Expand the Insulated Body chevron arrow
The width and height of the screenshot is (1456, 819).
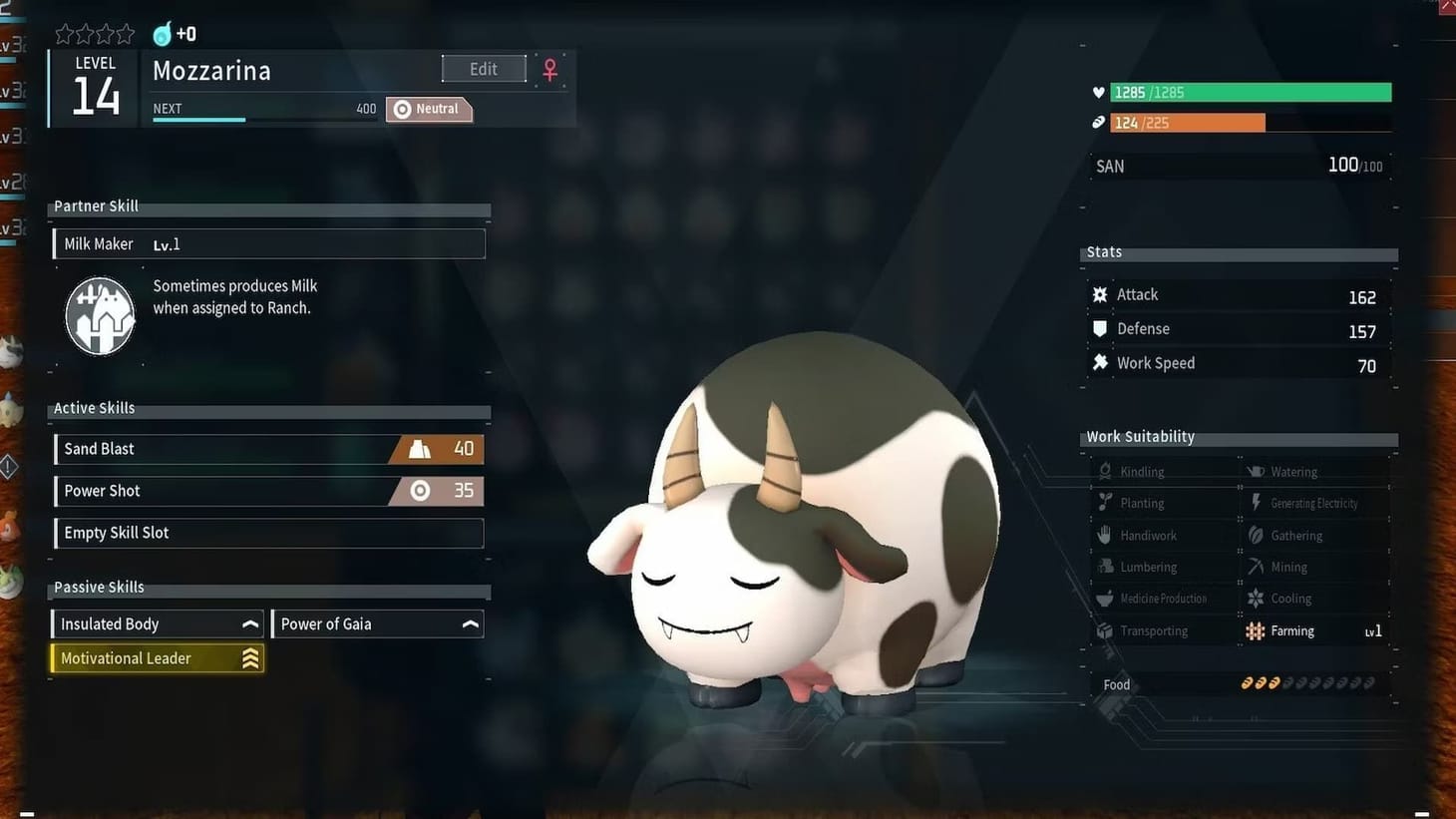tap(250, 622)
